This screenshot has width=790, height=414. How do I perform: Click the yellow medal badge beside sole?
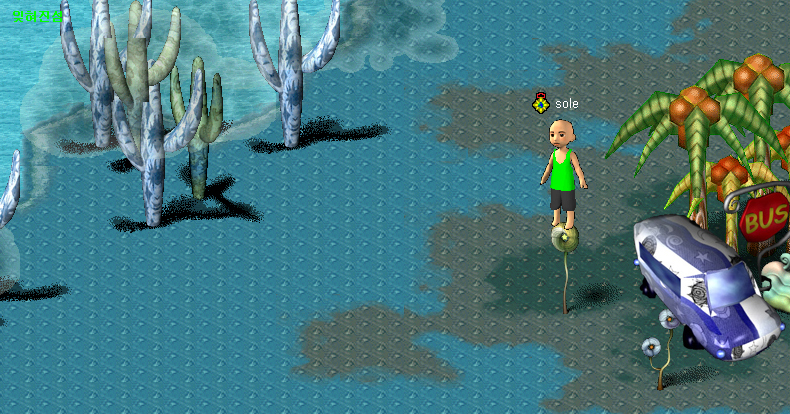click(x=541, y=103)
